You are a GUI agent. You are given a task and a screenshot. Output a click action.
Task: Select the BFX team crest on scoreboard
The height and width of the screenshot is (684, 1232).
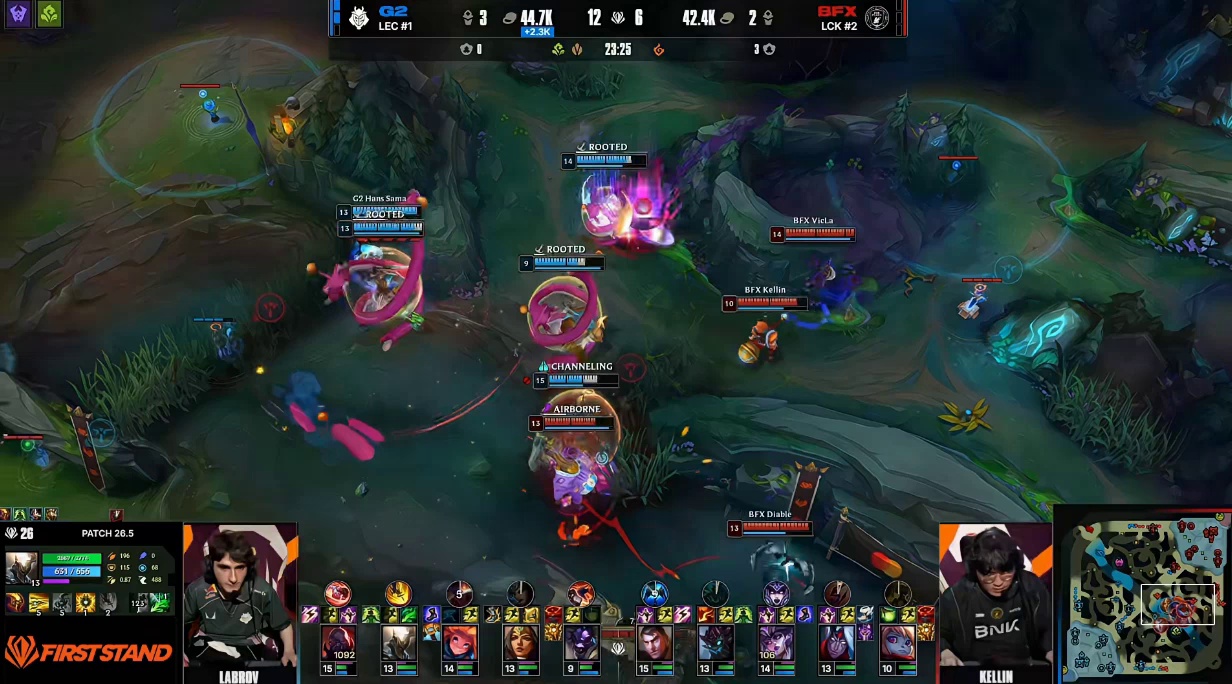pos(877,18)
